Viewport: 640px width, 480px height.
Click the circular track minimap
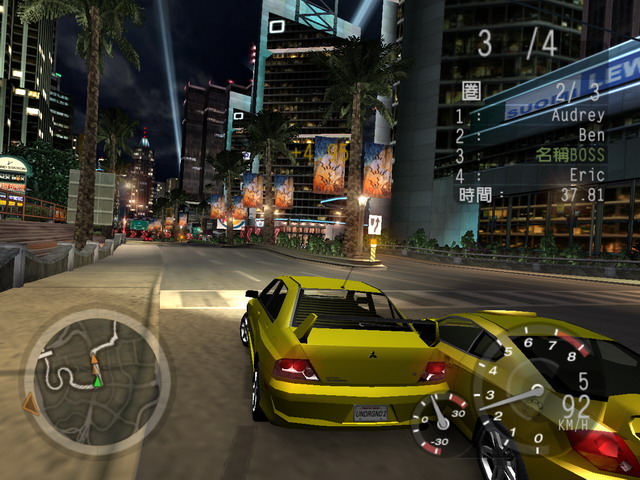pyautogui.click(x=97, y=378)
